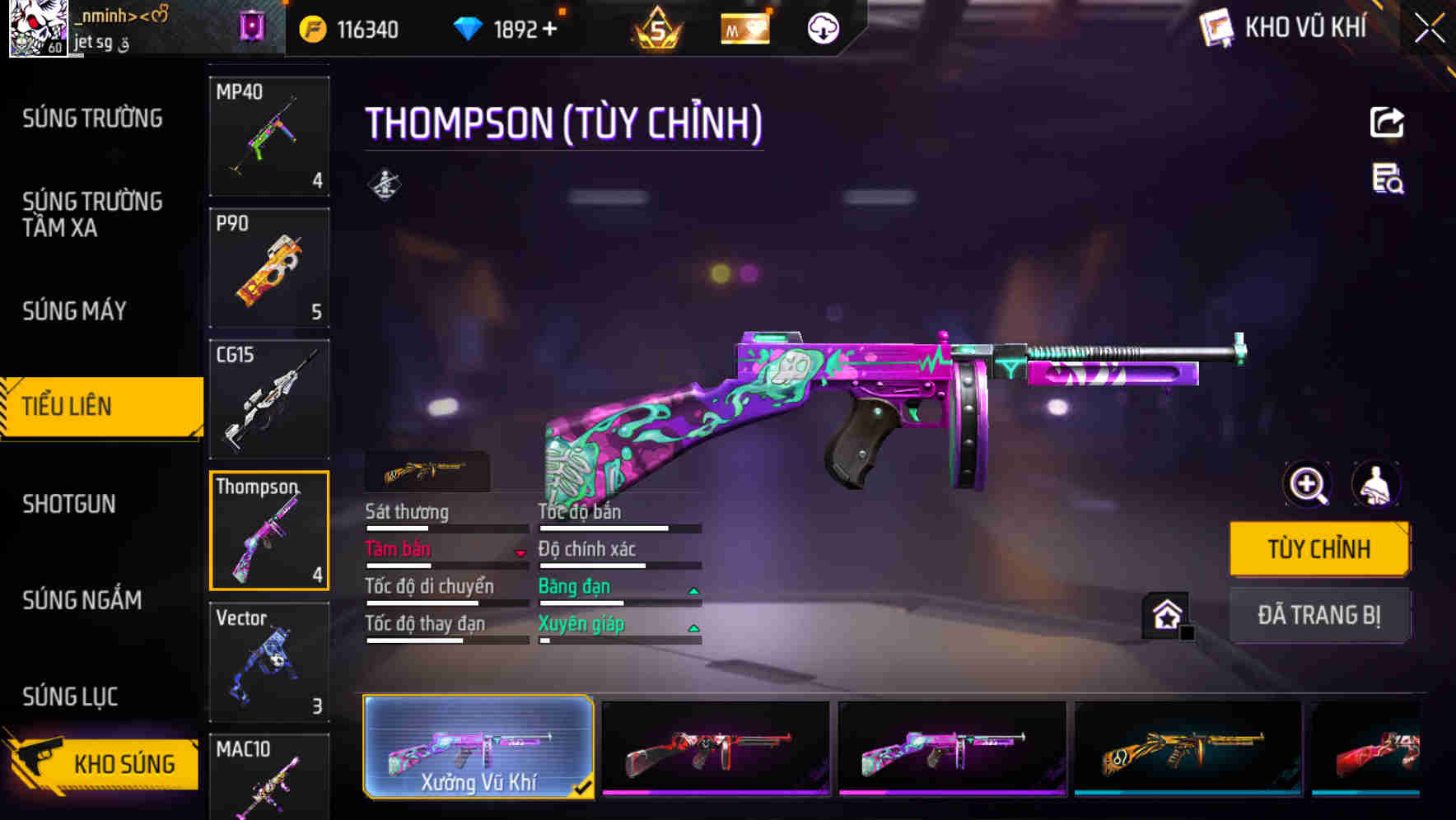Click the ĐÃ TRANG BỊ button
This screenshot has height=820, width=1456.
(x=1320, y=615)
